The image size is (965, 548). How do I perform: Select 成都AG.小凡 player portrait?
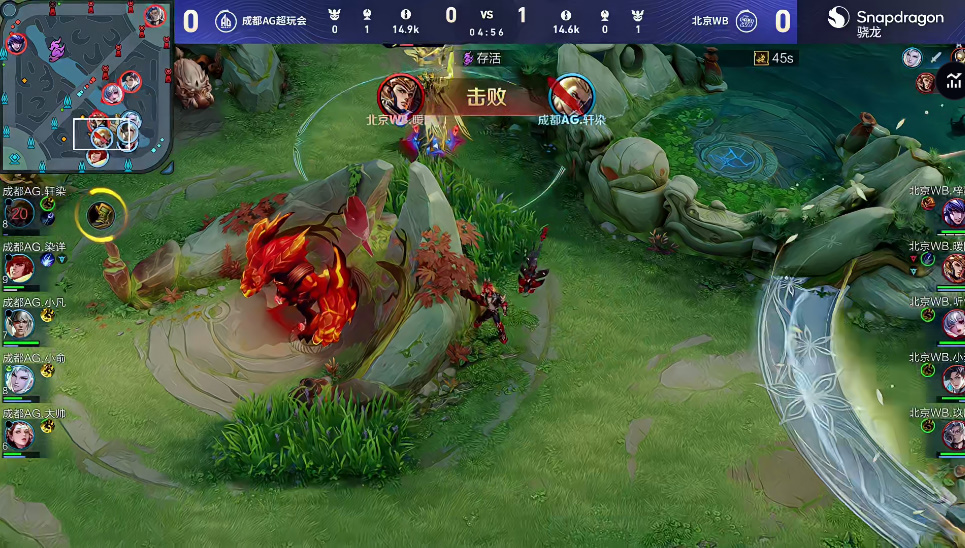21,323
